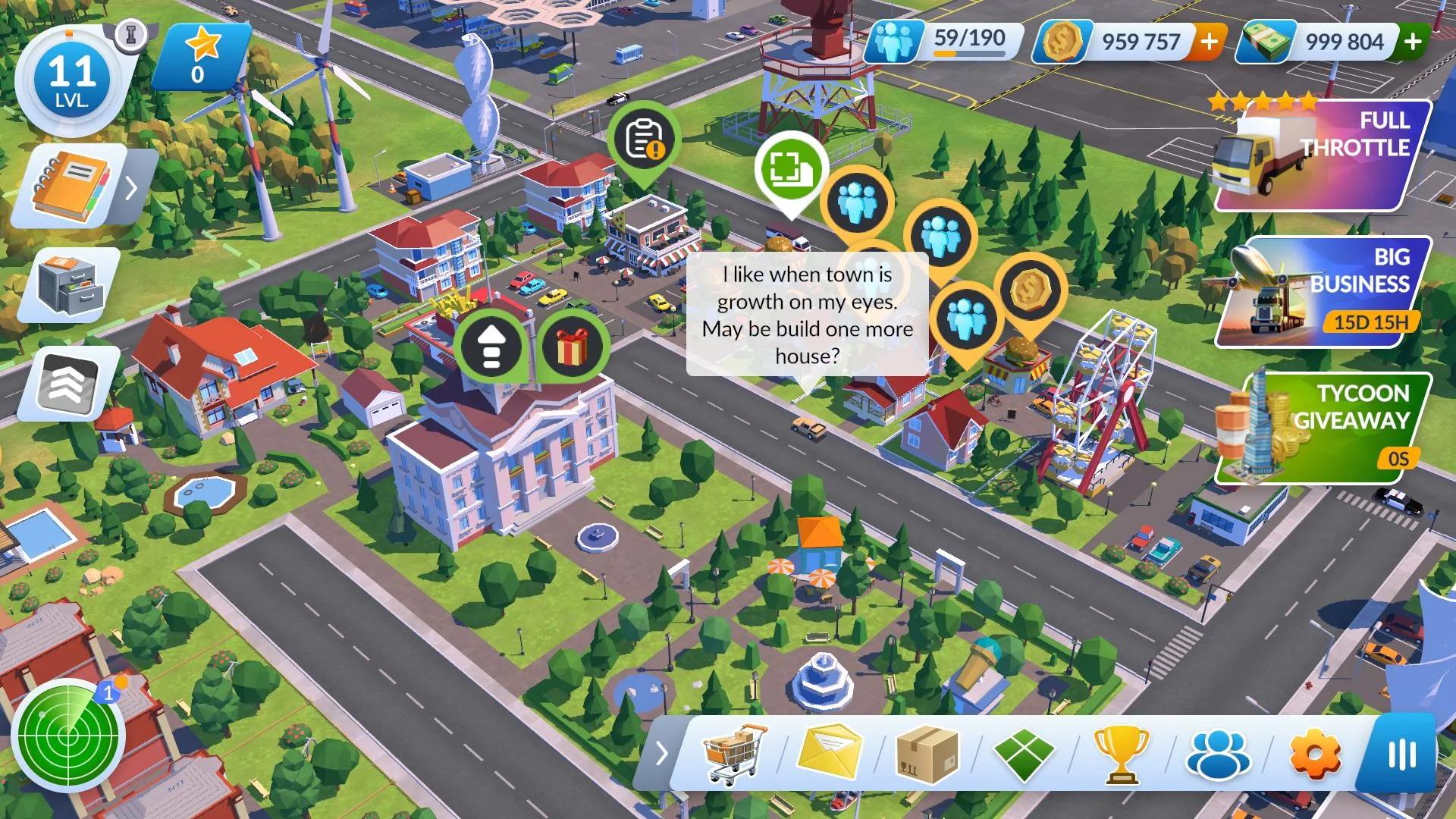Show the gold trophy achievements

click(1121, 753)
